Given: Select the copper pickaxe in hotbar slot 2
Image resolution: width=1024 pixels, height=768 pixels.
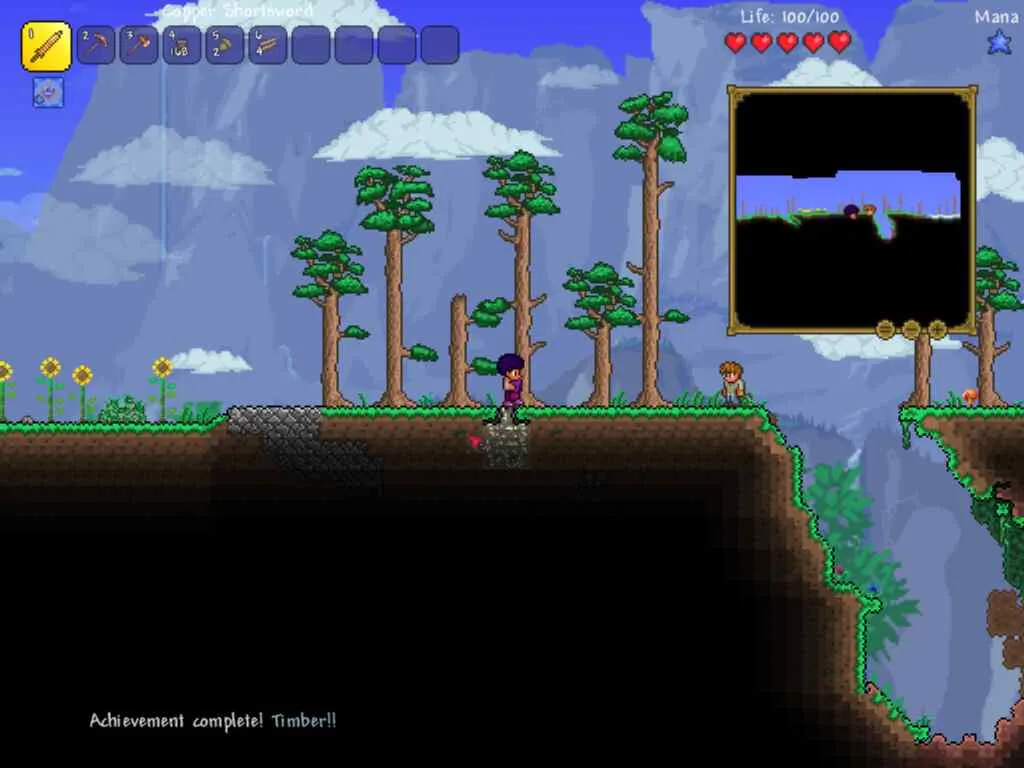Looking at the screenshot, I should tap(96, 46).
